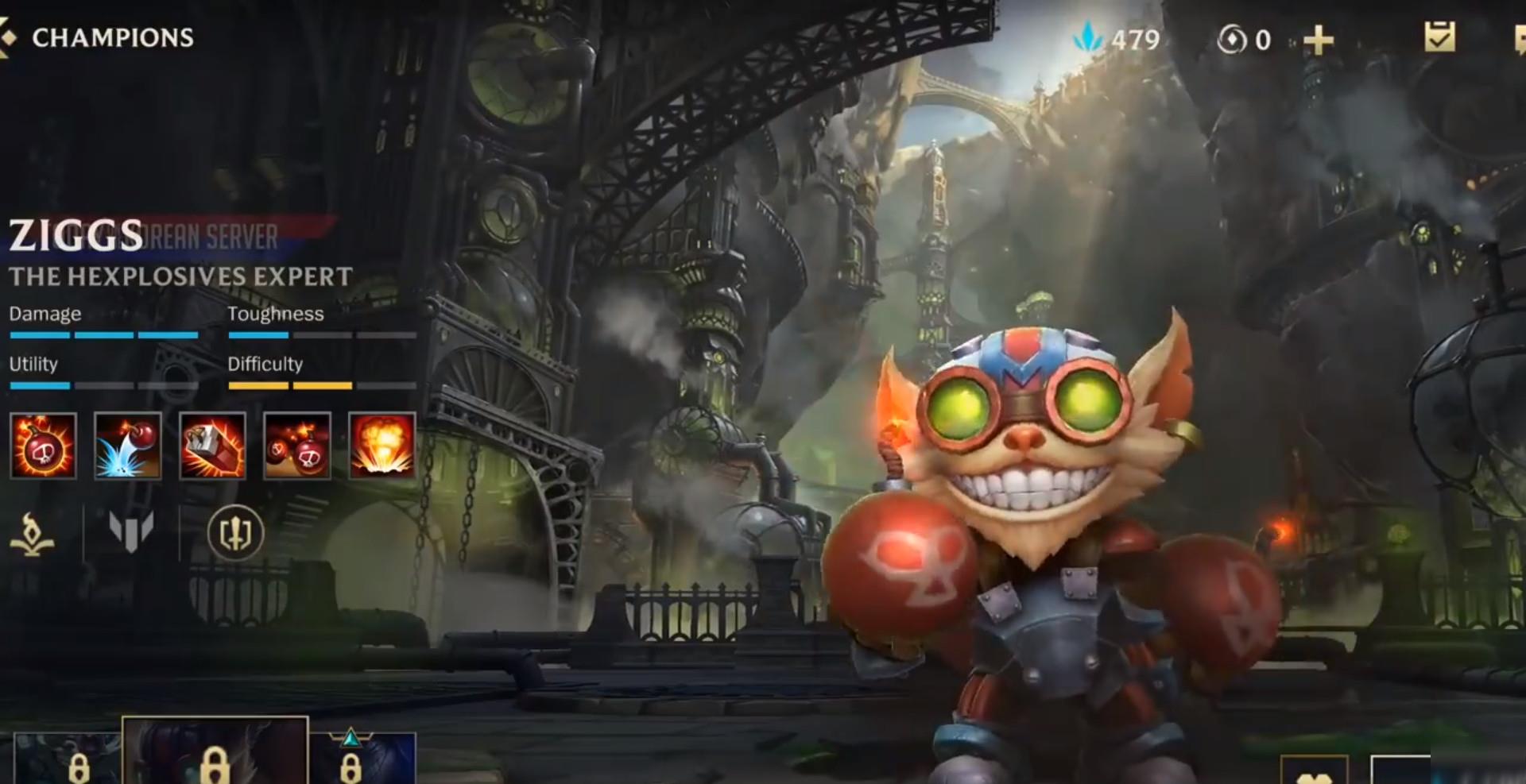
Task: View the giant explosion ultimate ability
Action: (382, 446)
